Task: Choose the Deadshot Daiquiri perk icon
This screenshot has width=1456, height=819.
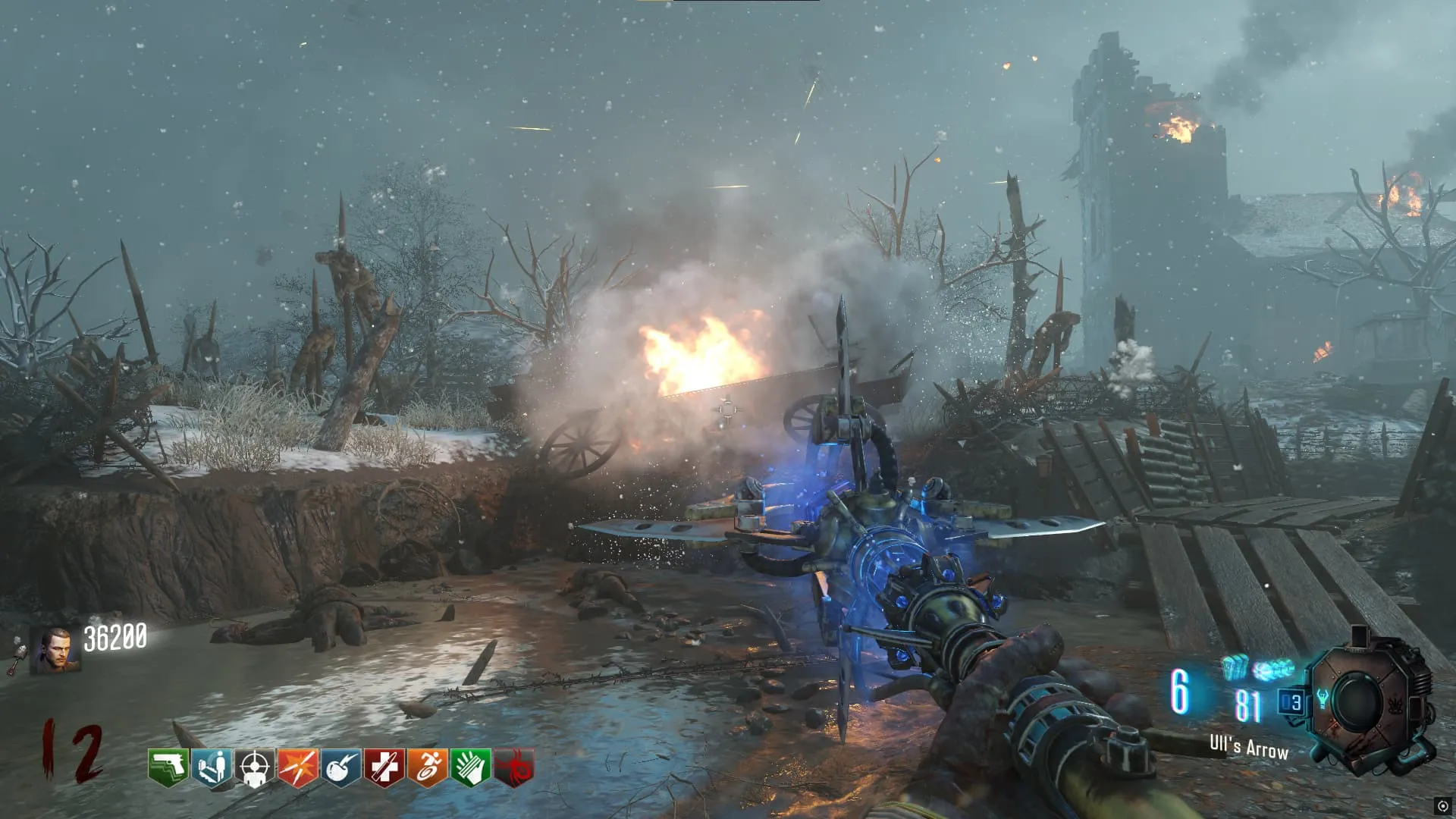Action: [x=254, y=768]
